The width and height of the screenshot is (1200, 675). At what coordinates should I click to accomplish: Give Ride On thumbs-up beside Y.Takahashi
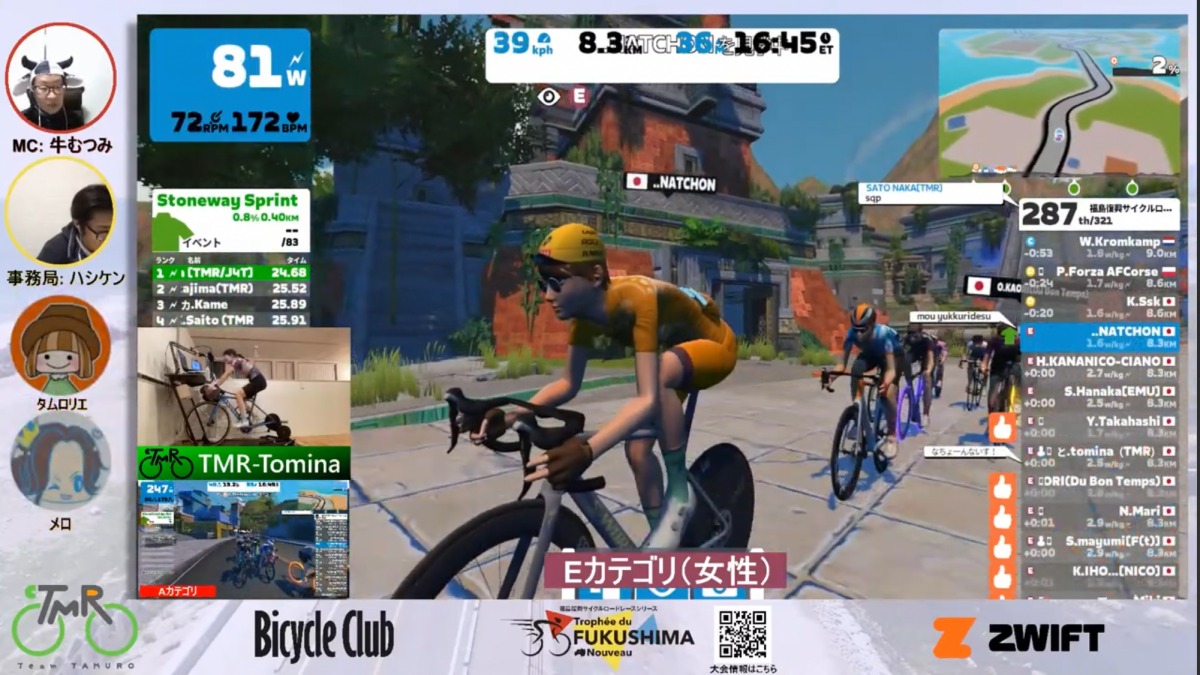click(x=1002, y=428)
